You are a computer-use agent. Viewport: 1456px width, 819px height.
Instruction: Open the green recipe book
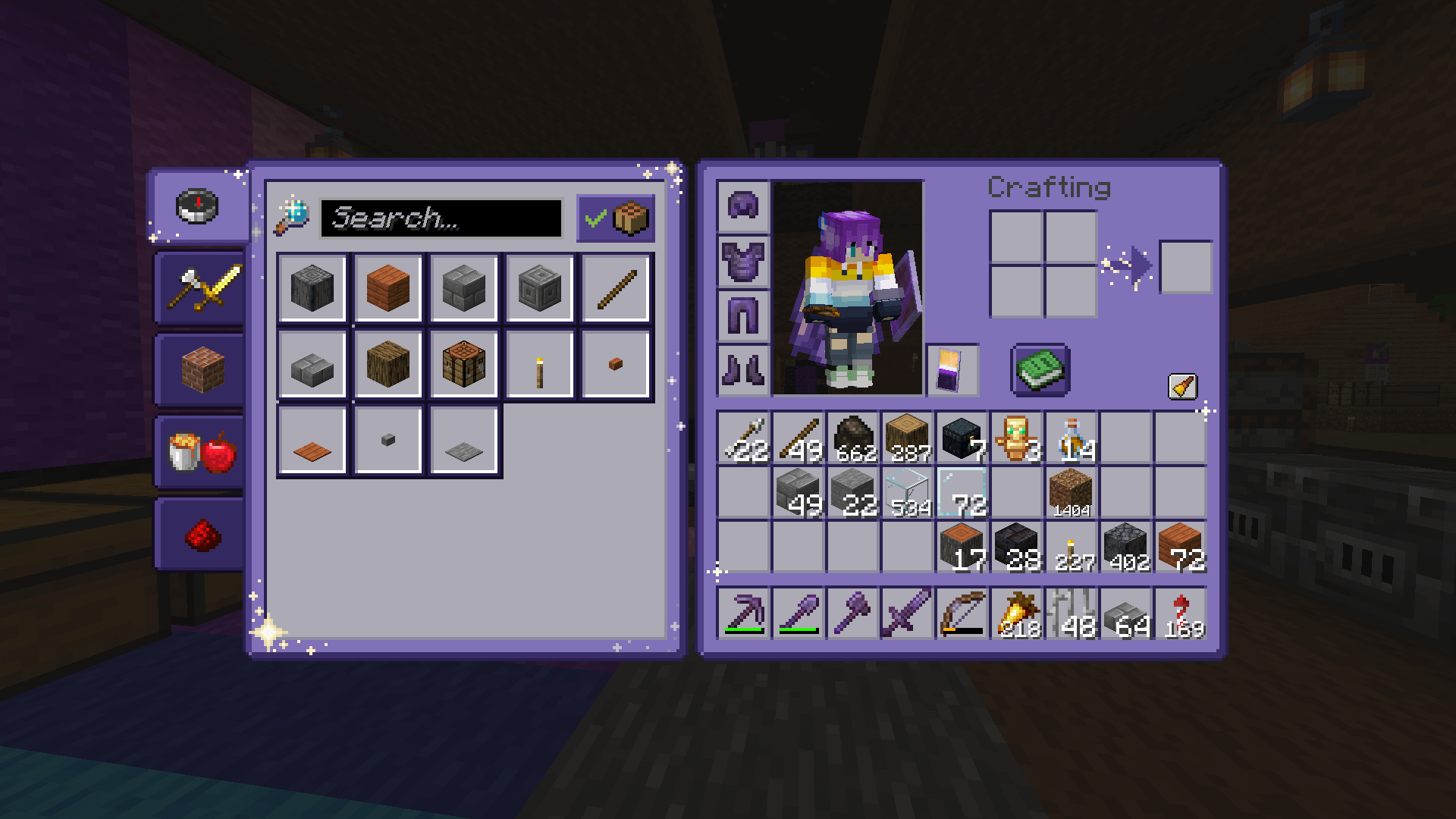pos(1040,371)
